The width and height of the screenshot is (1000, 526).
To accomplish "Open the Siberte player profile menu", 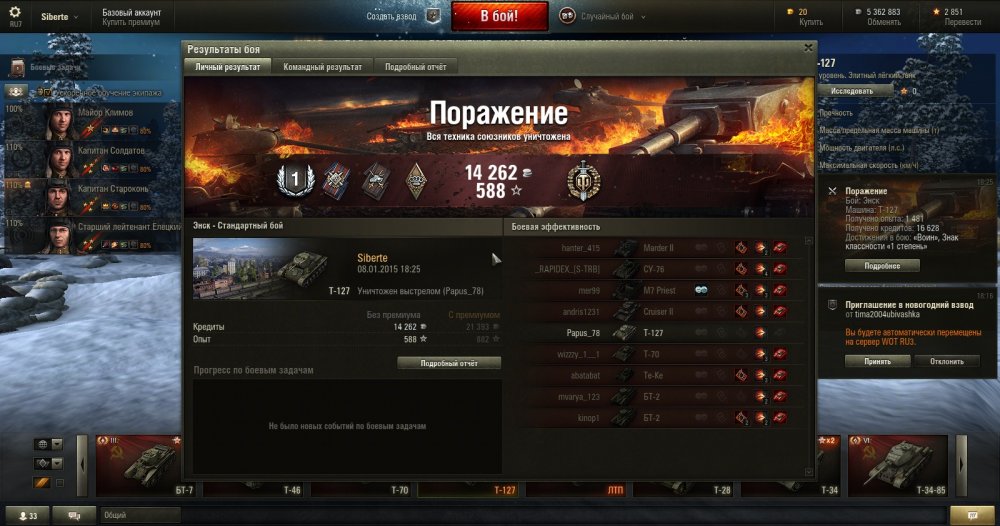I will pos(55,16).
